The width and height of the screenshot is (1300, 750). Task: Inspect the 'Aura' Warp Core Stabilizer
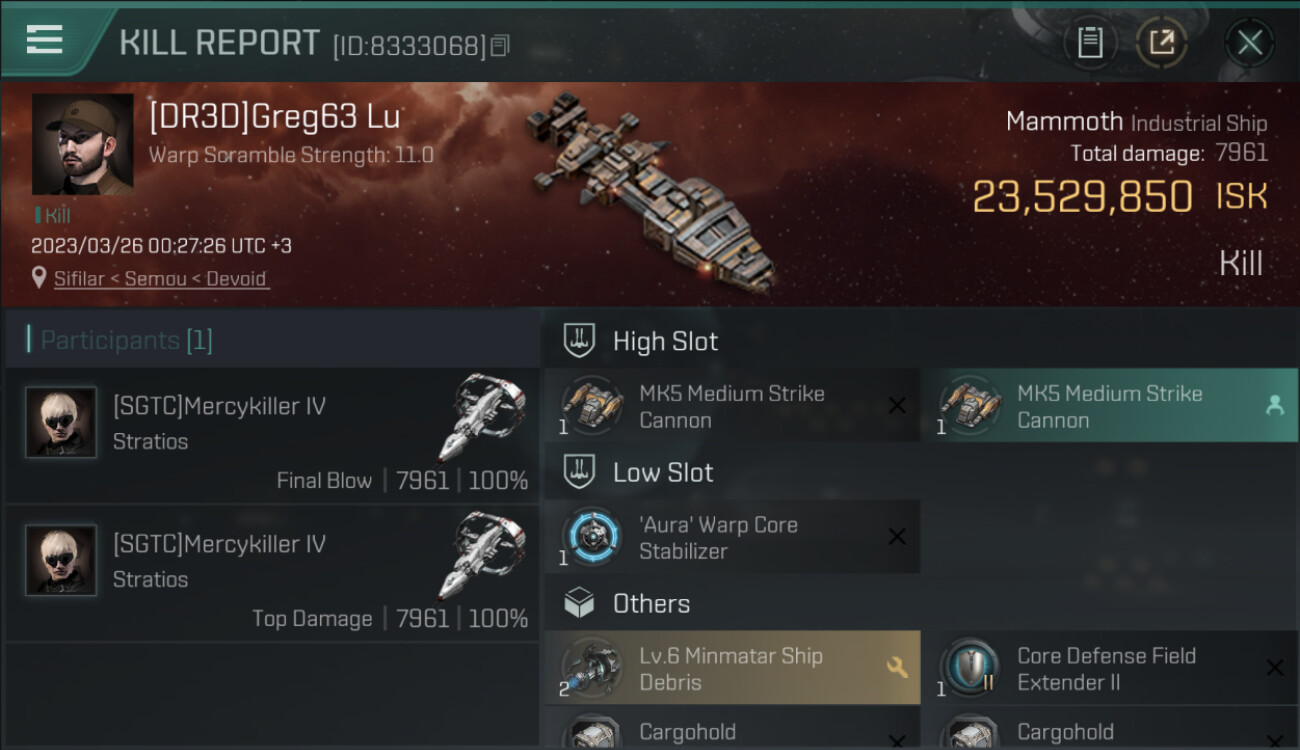(x=732, y=537)
